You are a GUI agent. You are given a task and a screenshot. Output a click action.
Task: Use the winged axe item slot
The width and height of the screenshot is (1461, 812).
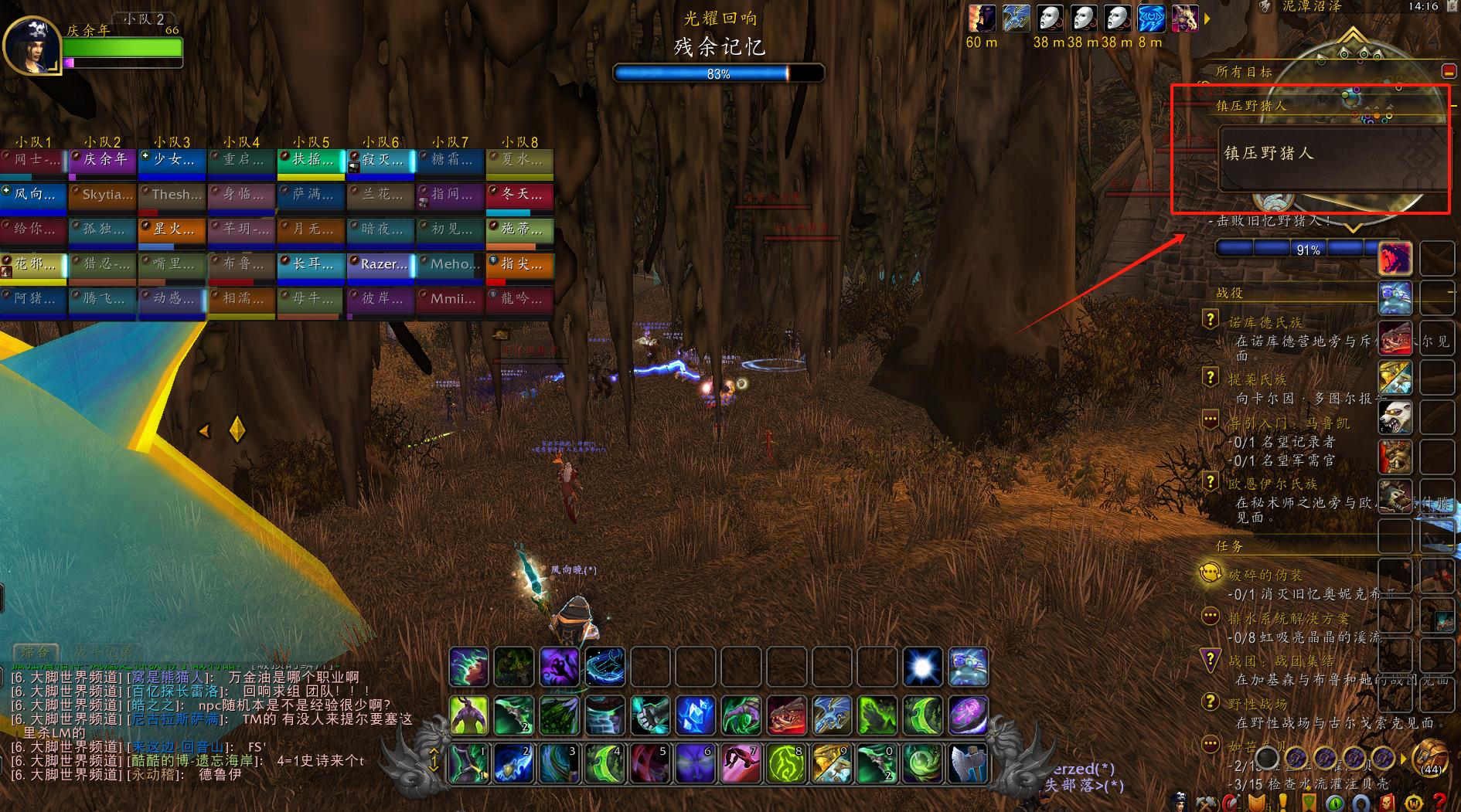click(968, 764)
